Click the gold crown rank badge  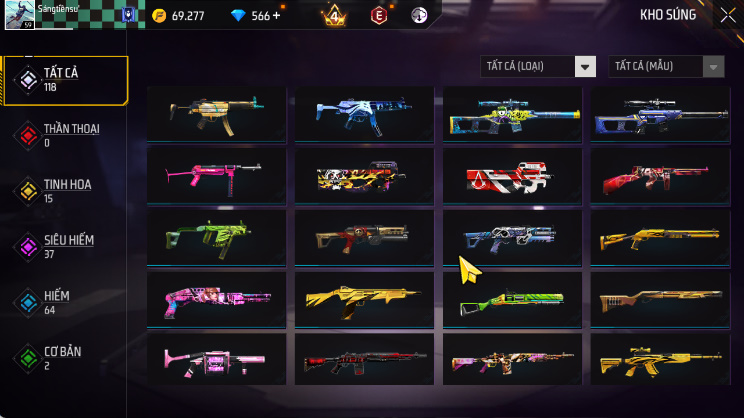[334, 16]
